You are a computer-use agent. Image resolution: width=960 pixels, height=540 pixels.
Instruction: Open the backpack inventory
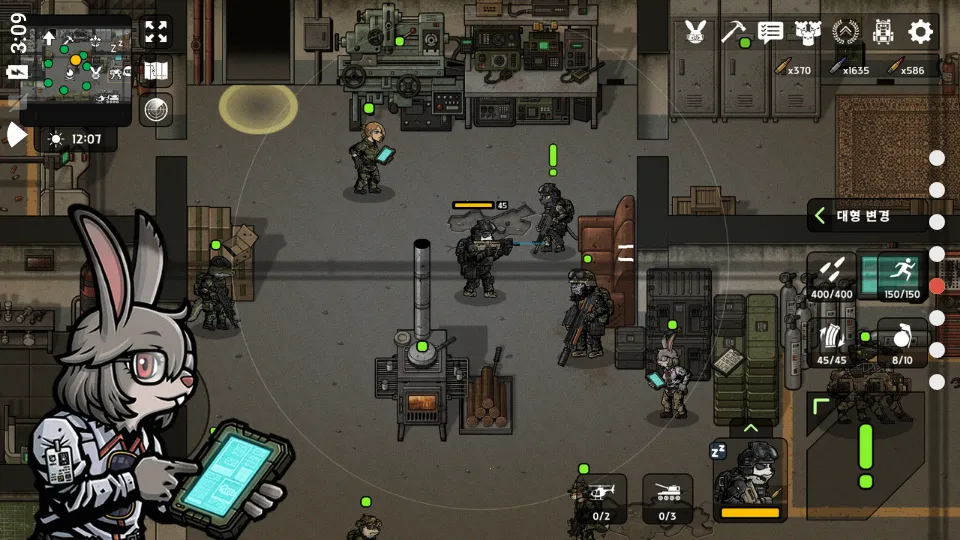click(883, 32)
